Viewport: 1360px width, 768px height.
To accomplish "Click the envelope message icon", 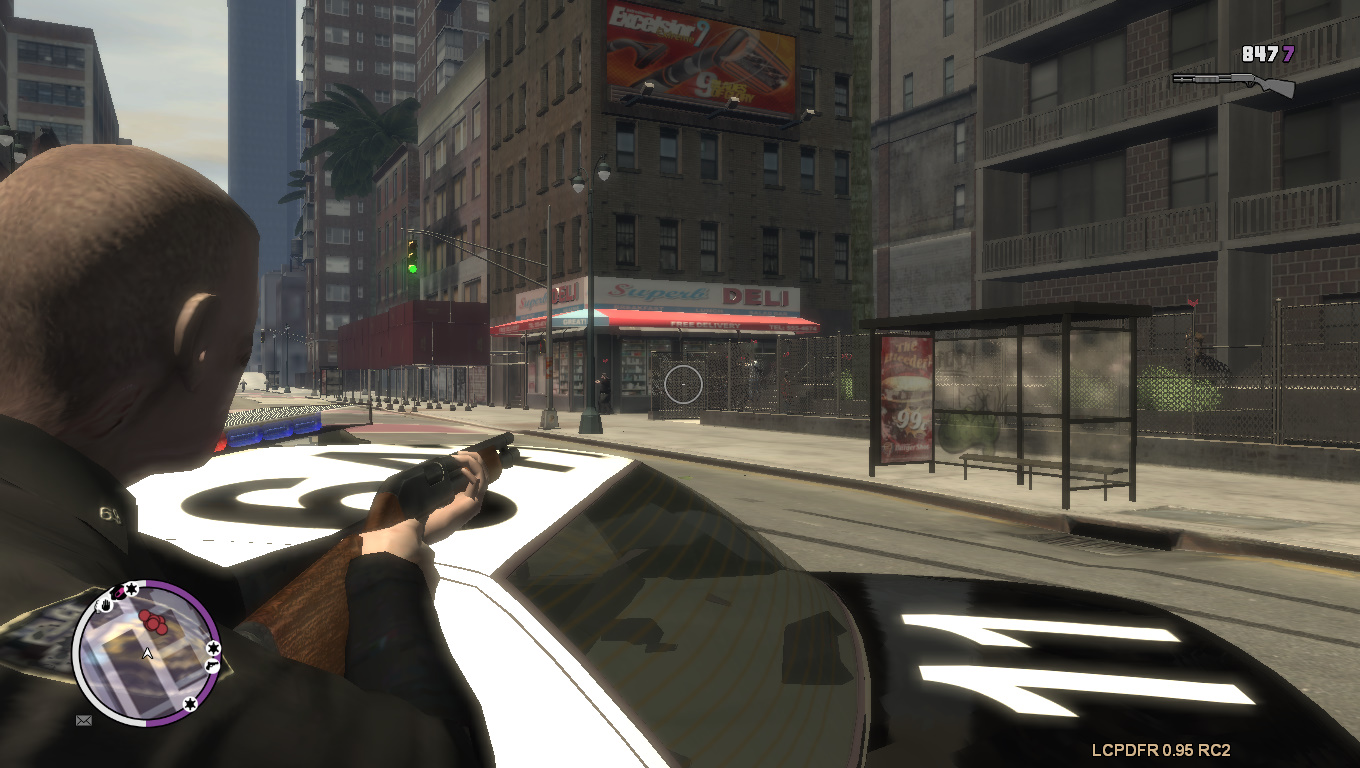I will 84,719.
